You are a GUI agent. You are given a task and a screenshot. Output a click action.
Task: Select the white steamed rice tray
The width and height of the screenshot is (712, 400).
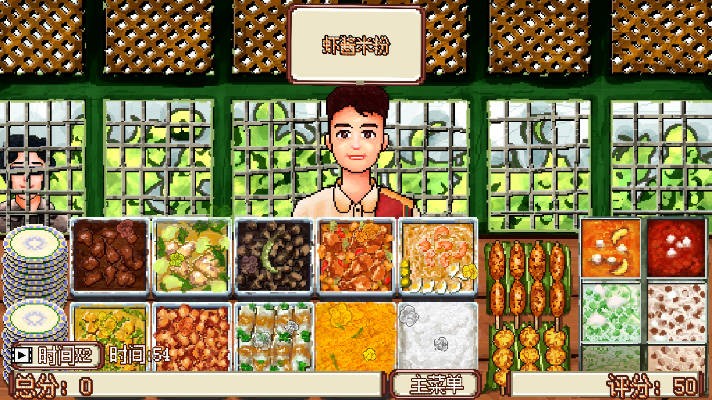pyautogui.click(x=438, y=332)
